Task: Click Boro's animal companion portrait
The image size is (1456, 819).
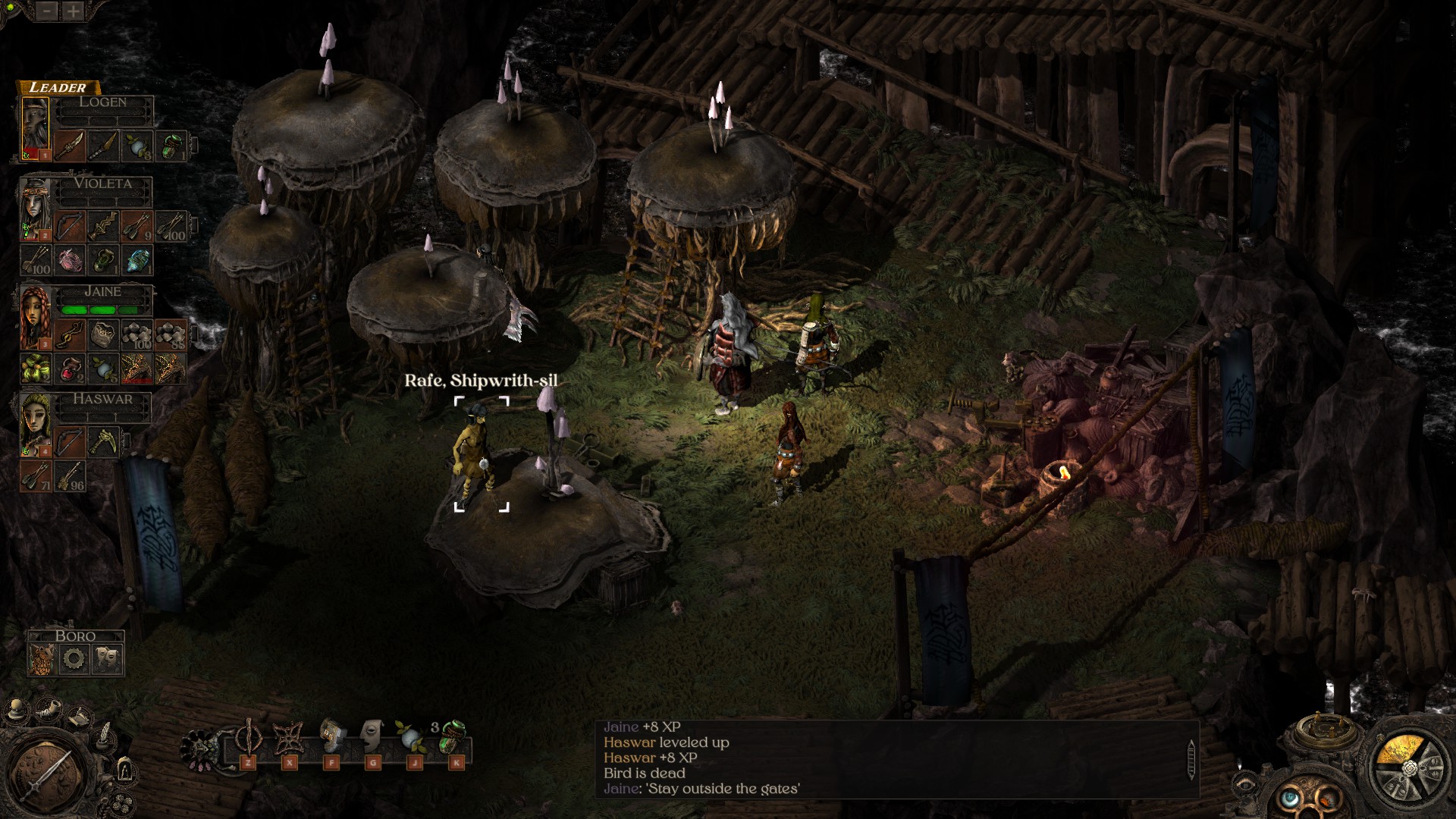Action: 42,659
